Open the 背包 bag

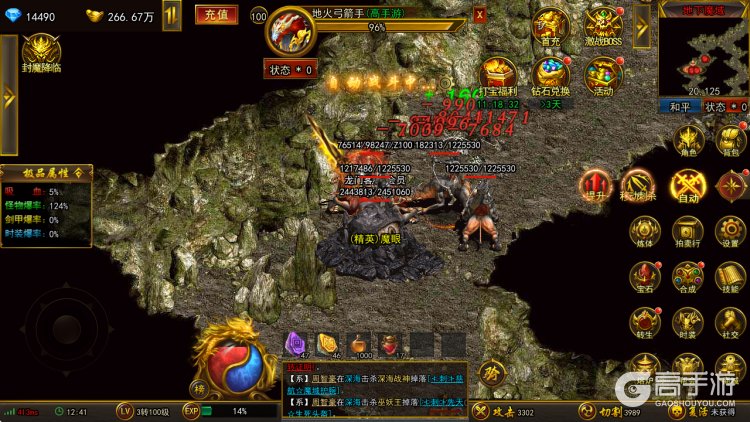click(732, 142)
